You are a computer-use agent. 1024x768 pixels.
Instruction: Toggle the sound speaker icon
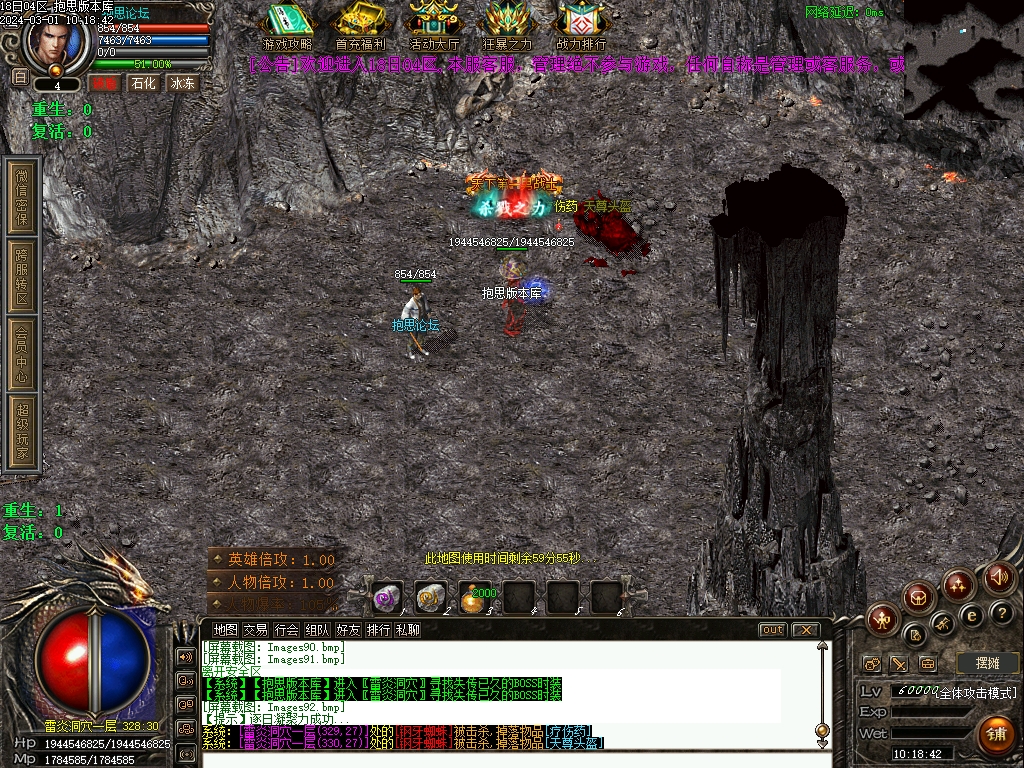point(999,577)
